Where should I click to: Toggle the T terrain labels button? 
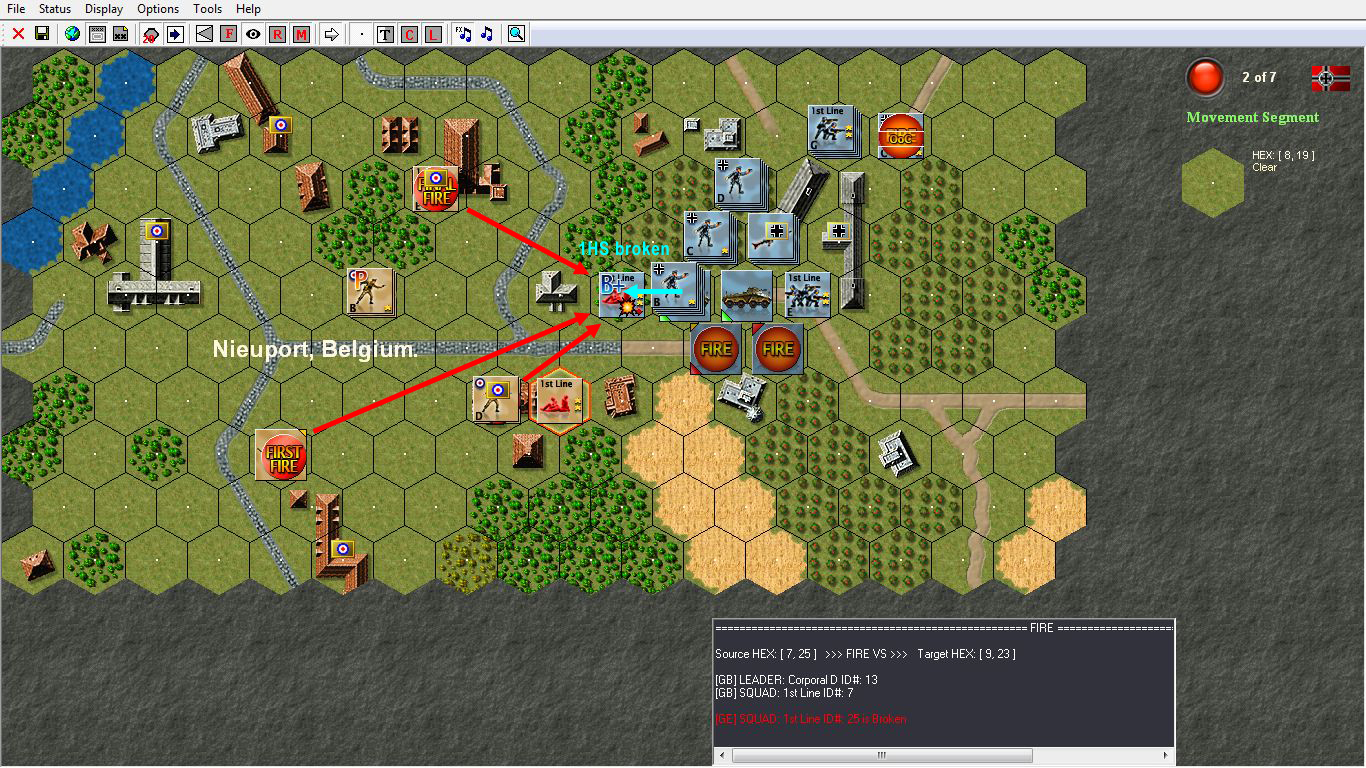point(385,33)
